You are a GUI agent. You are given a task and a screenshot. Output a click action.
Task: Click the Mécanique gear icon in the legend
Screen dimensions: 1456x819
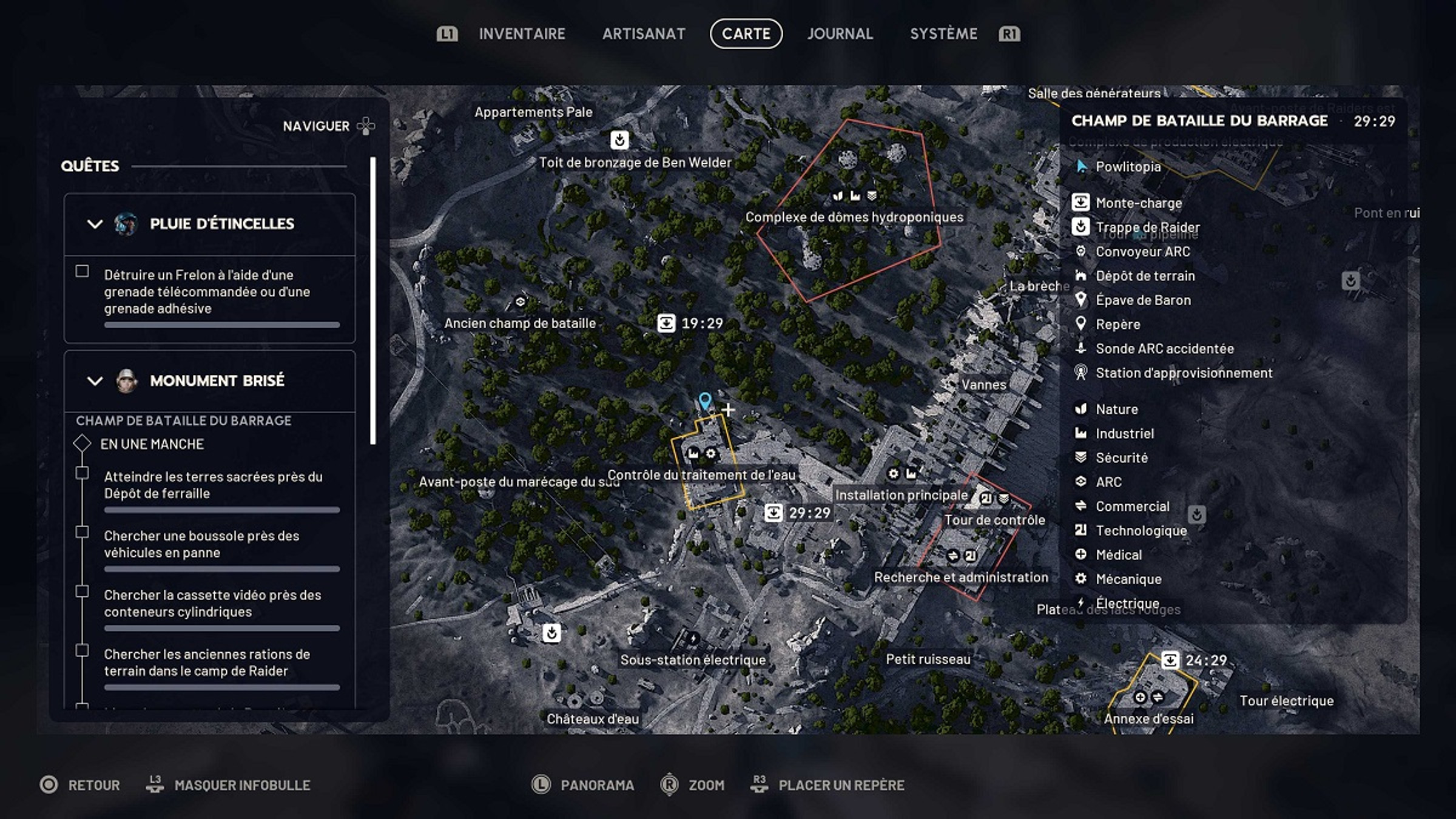1080,579
